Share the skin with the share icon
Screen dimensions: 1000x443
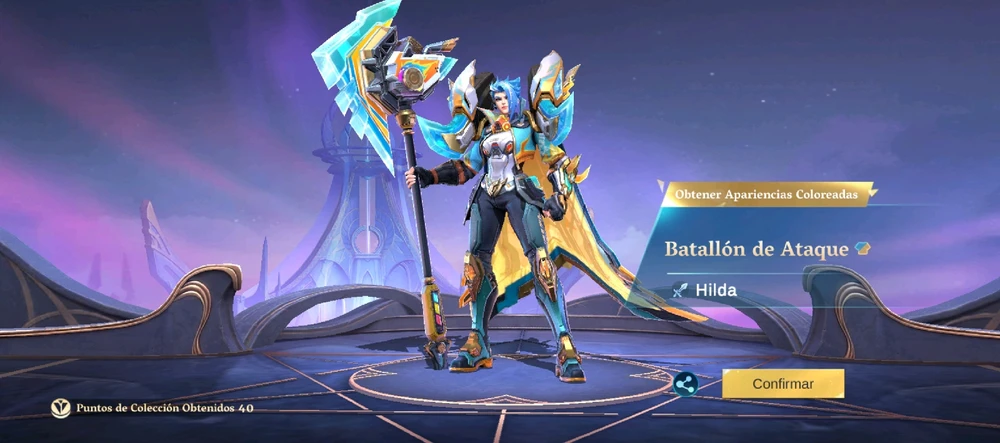coord(685,384)
